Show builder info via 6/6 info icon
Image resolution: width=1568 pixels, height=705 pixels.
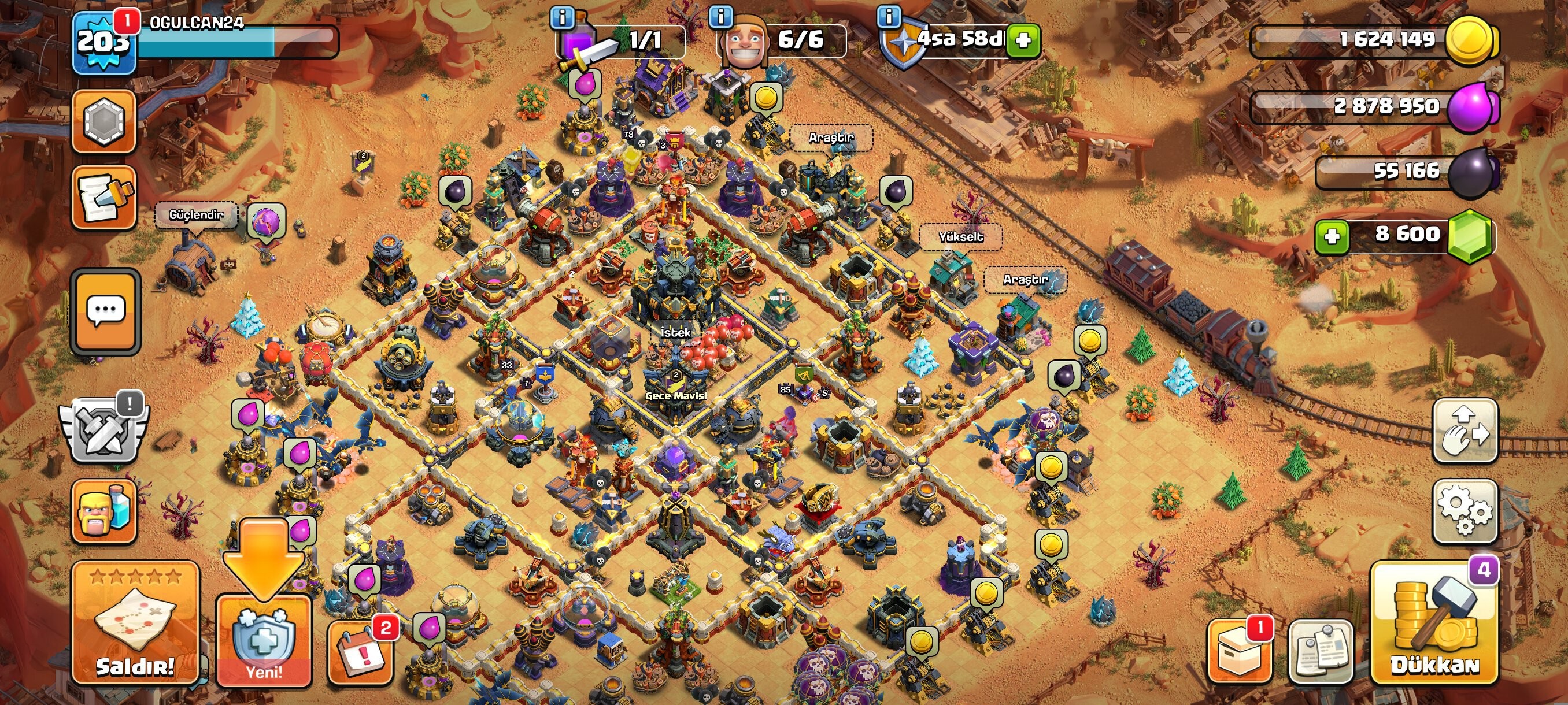721,16
